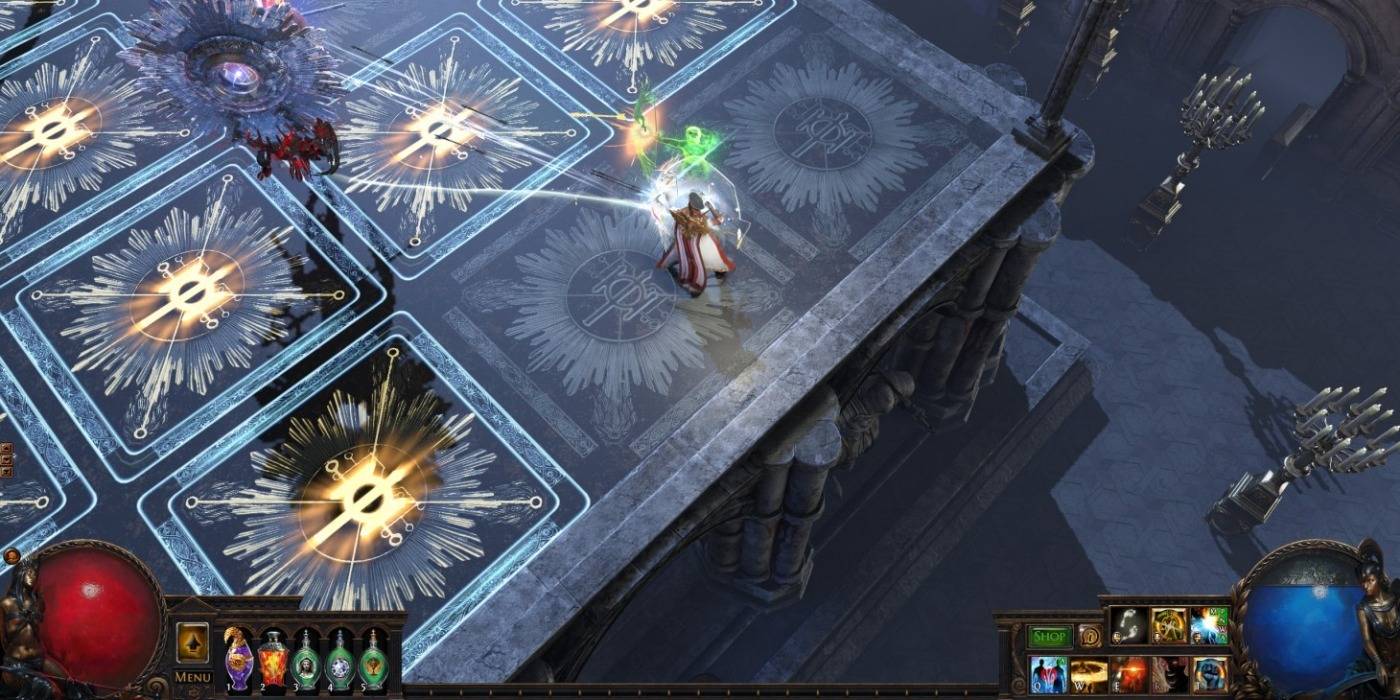Activate the green flask with the white gem
1400x700 pixels.
click(341, 660)
